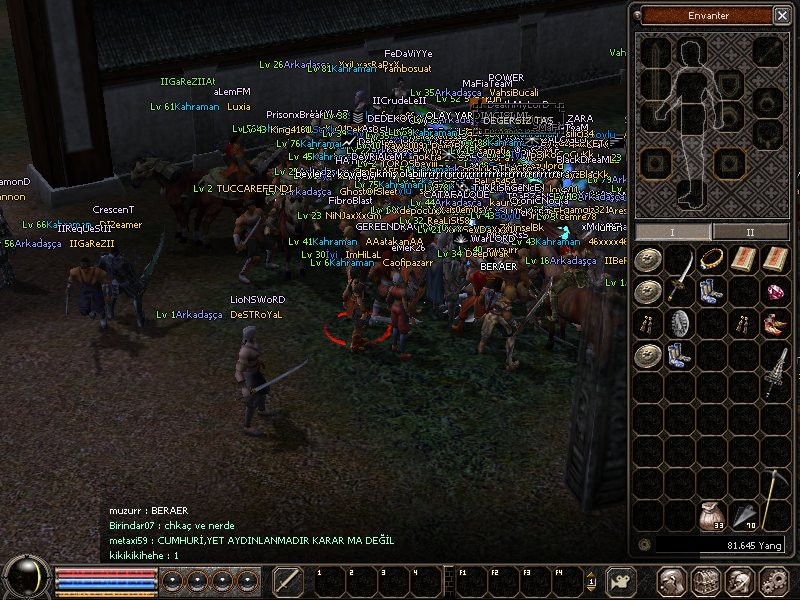Pick the gold bracelet item
The width and height of the screenshot is (800, 600).
[x=712, y=259]
